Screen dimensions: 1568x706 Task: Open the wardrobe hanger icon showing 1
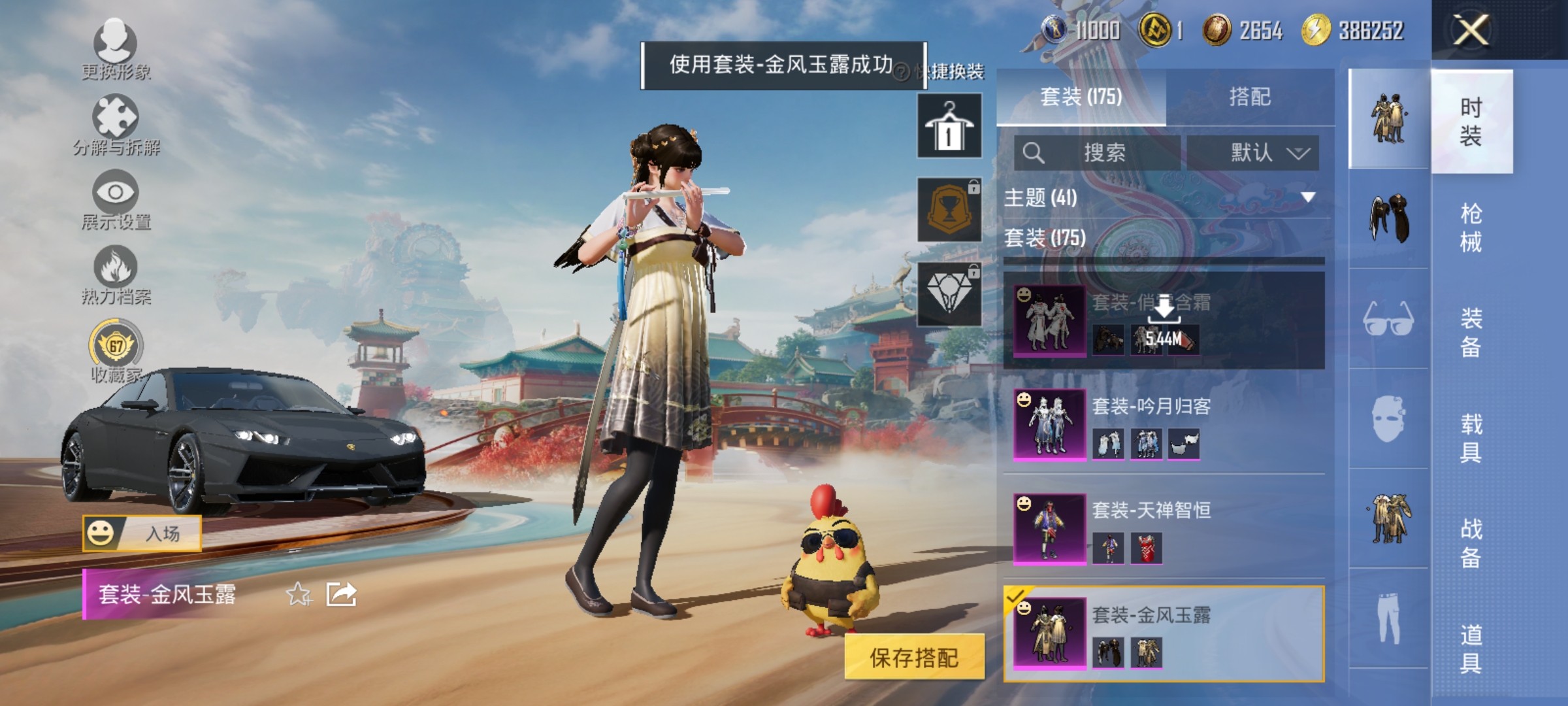click(x=949, y=125)
